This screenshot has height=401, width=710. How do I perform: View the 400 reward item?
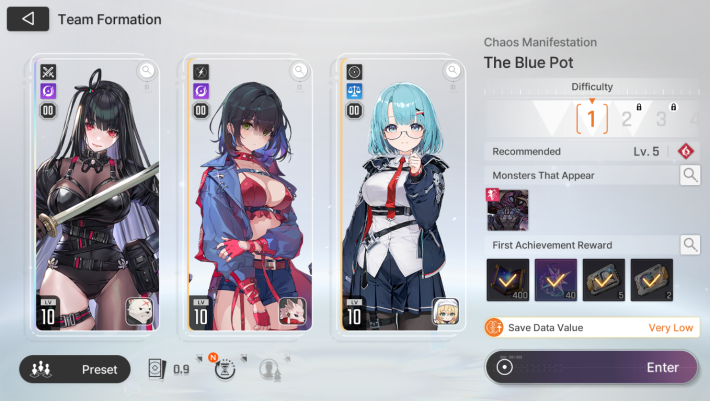(507, 280)
